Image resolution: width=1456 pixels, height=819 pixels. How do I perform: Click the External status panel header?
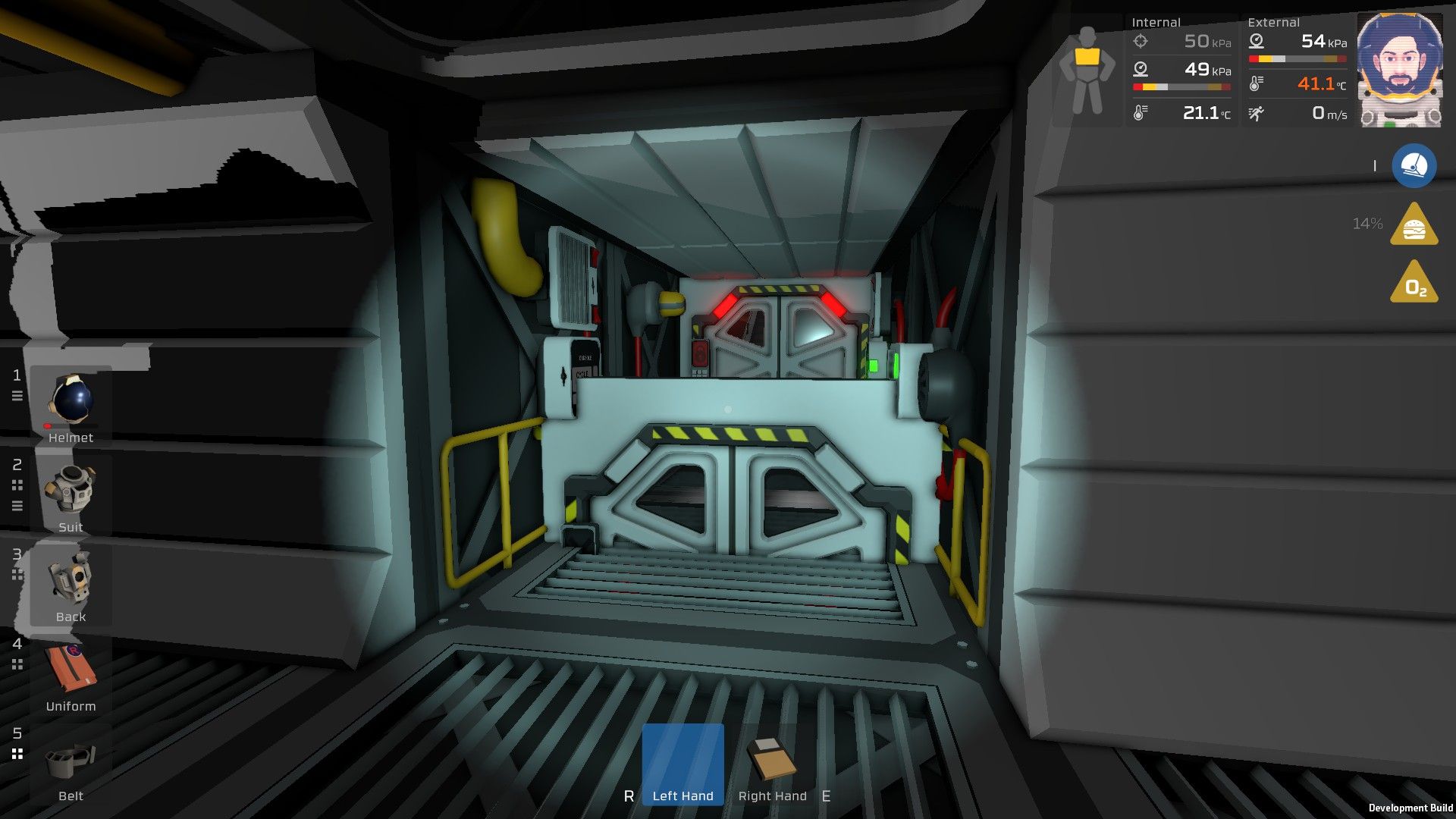1273,22
